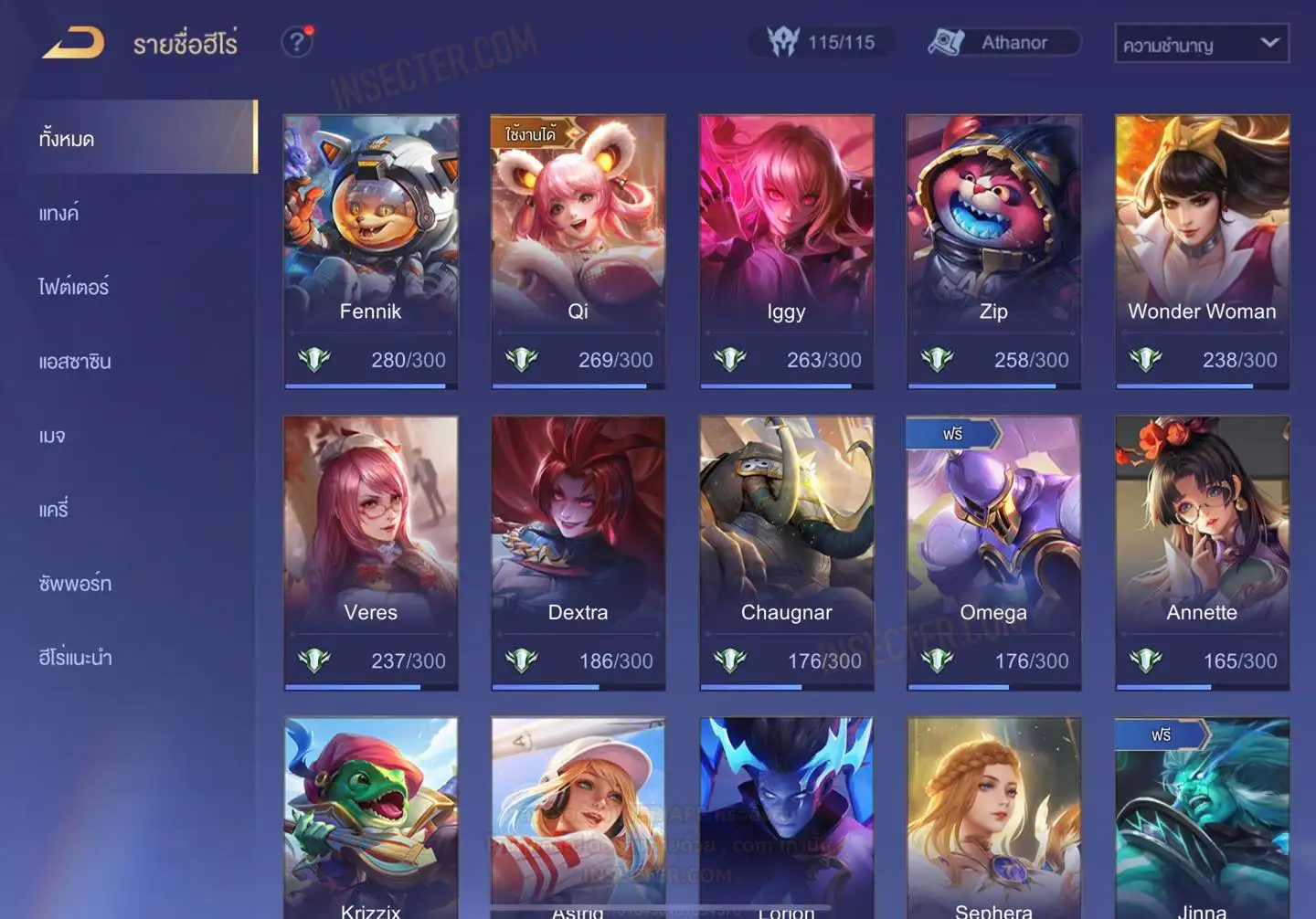Switch to the แครี่ tab
The width and height of the screenshot is (1316, 919).
pos(54,509)
